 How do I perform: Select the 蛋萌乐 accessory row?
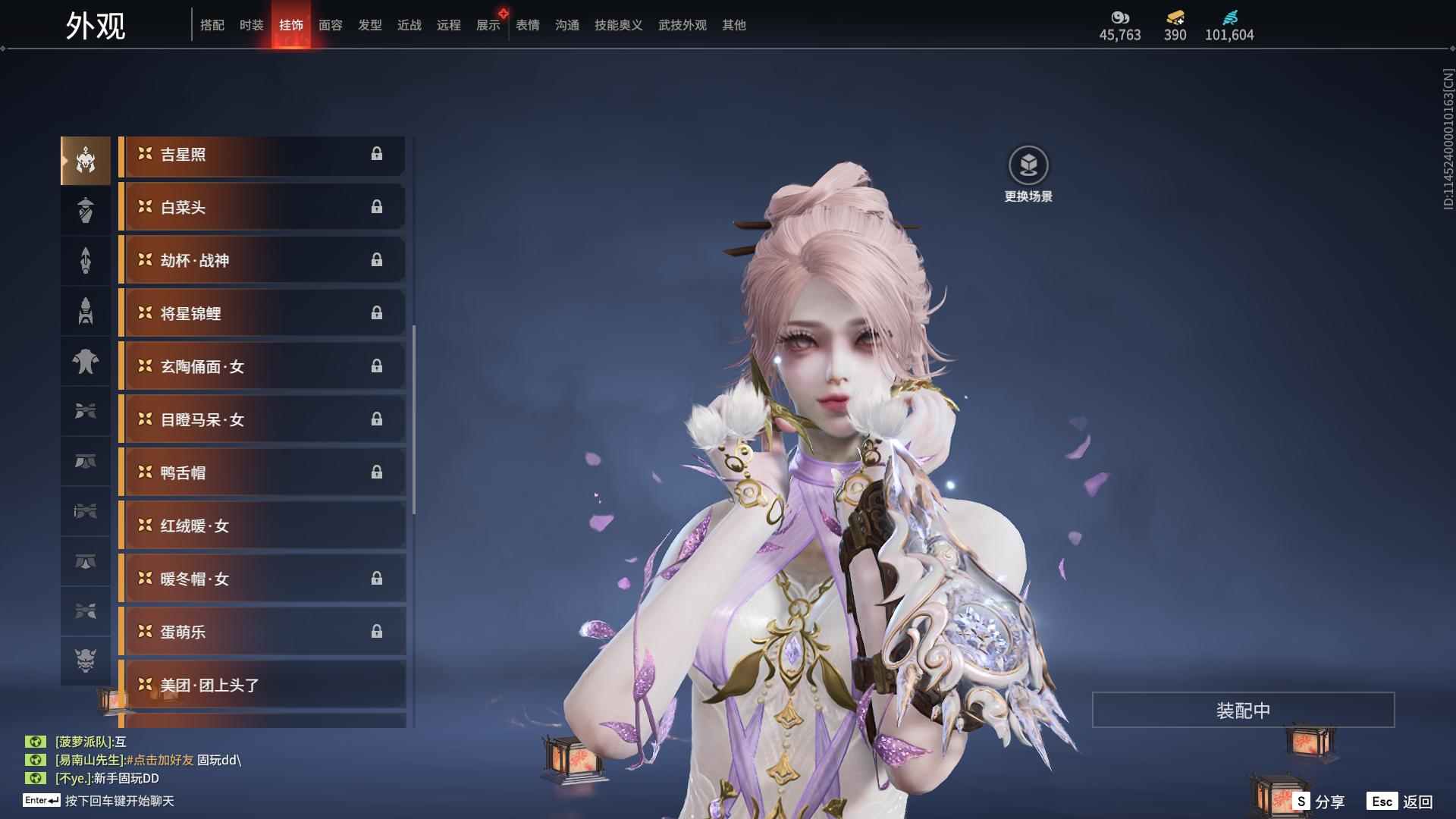click(262, 632)
